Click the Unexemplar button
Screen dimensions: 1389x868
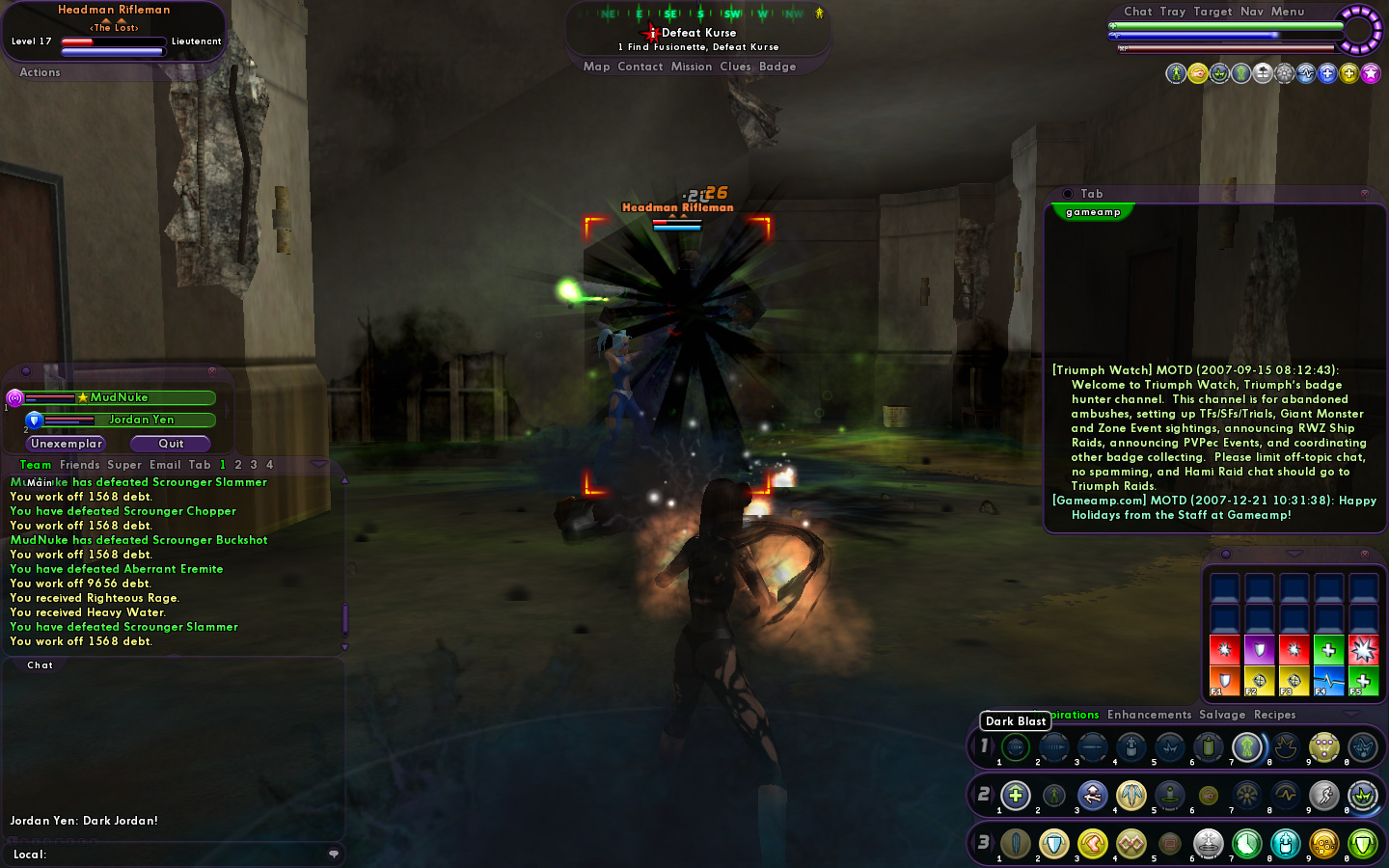[66, 444]
